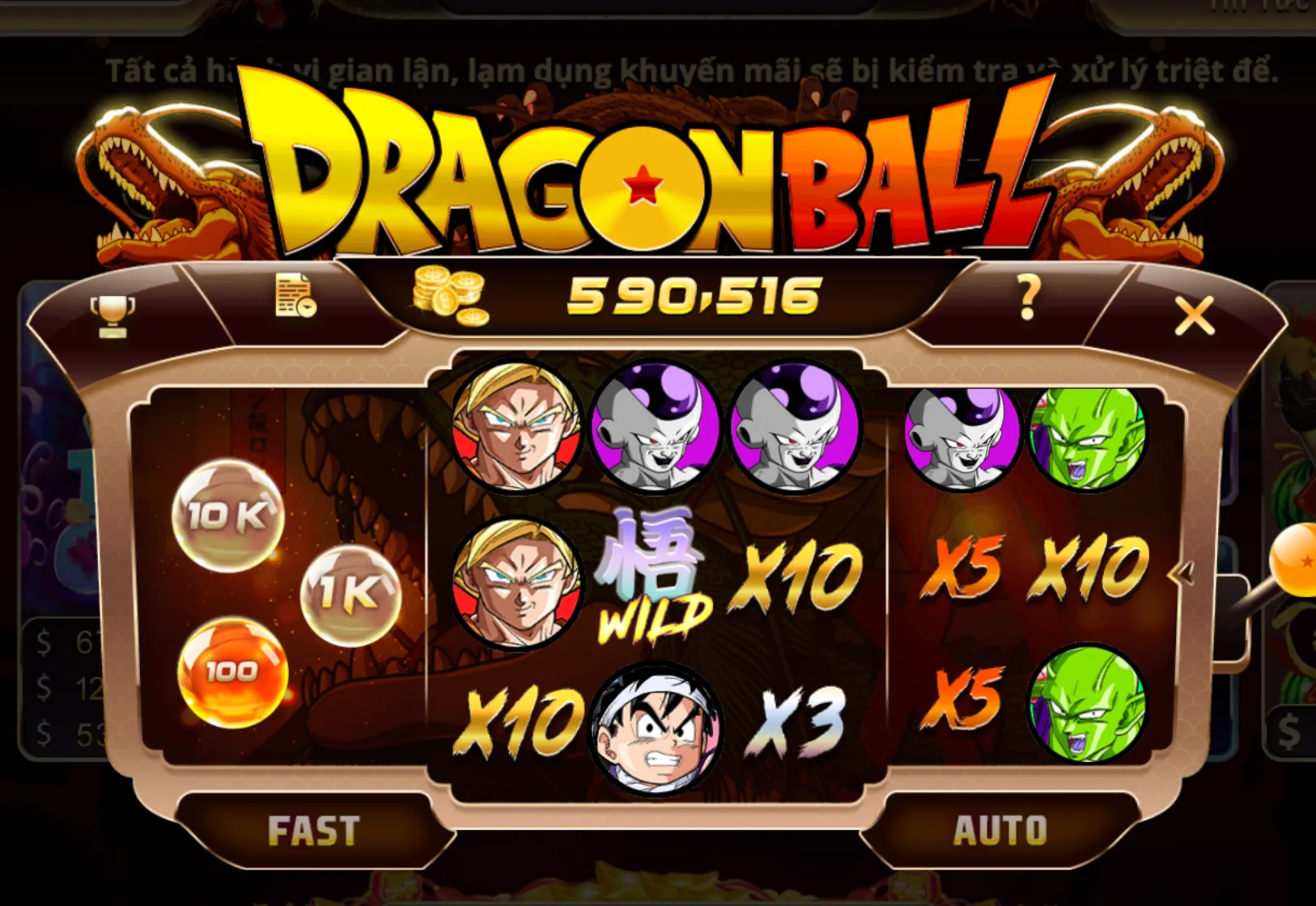Close the Dragon Ball slot game

[1193, 315]
